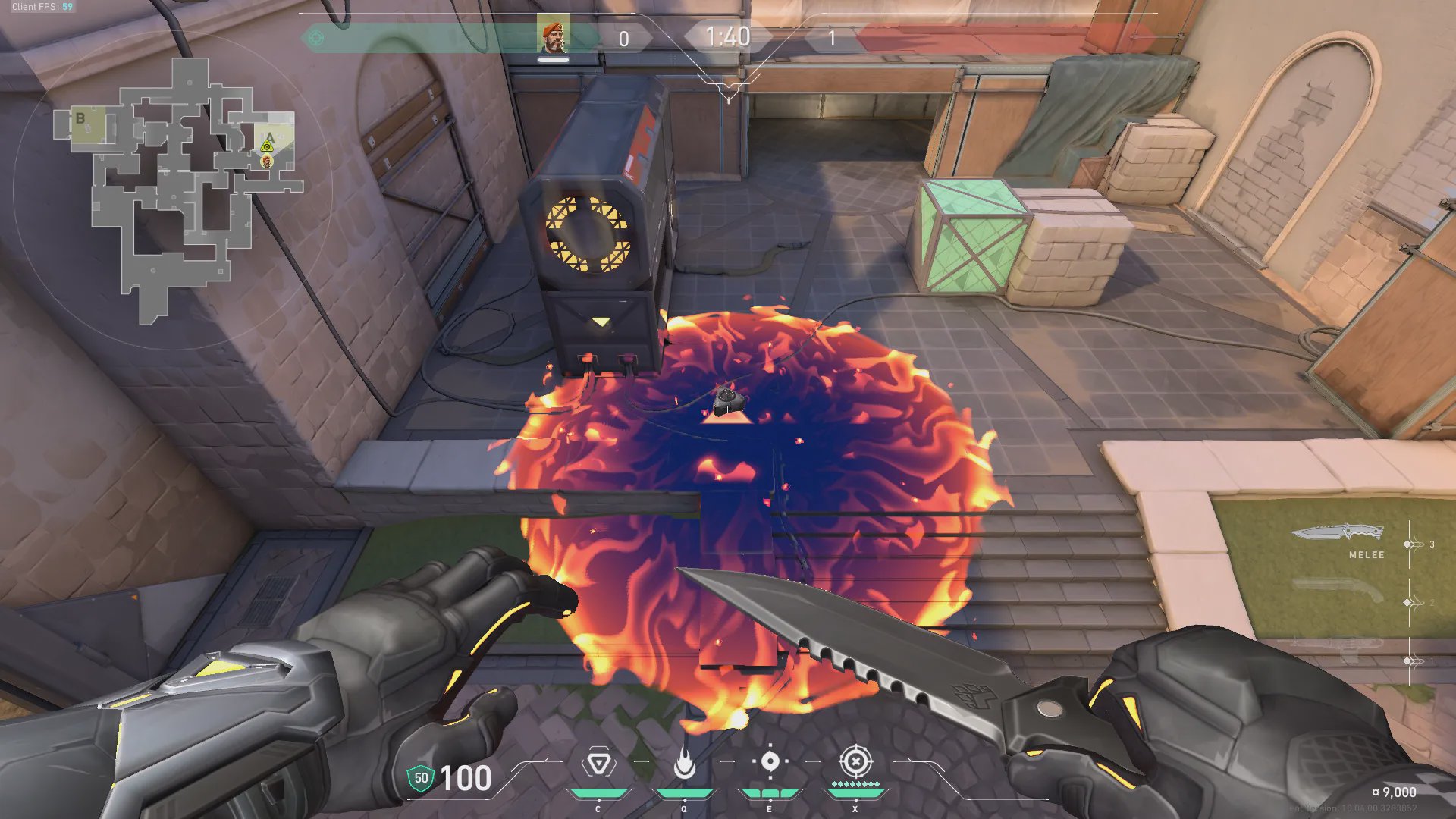
Task: Activate the Incendiary flame ability icon
Action: click(684, 763)
